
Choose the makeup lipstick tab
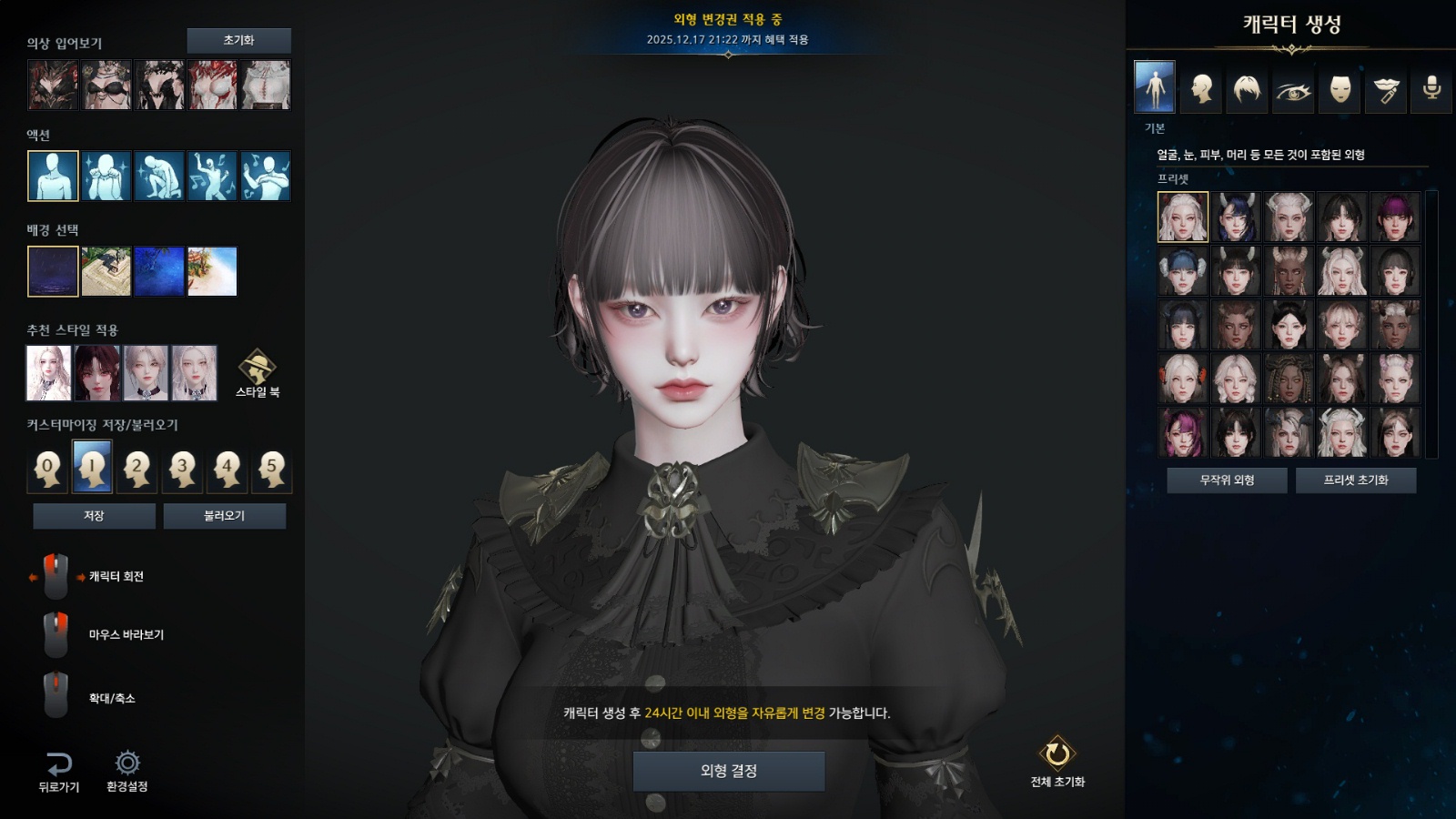click(x=1386, y=88)
